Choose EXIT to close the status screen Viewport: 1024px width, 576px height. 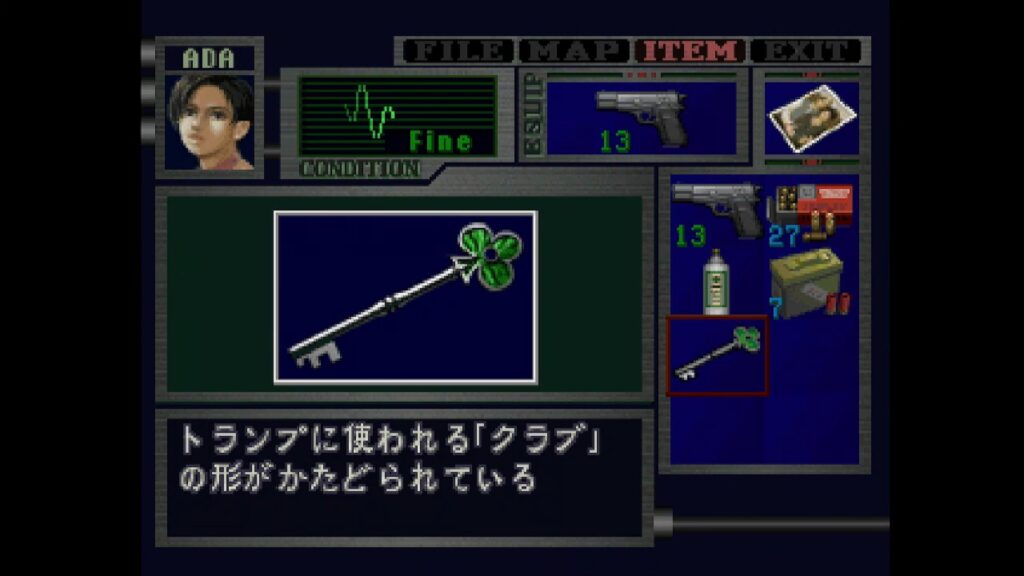[x=806, y=51]
